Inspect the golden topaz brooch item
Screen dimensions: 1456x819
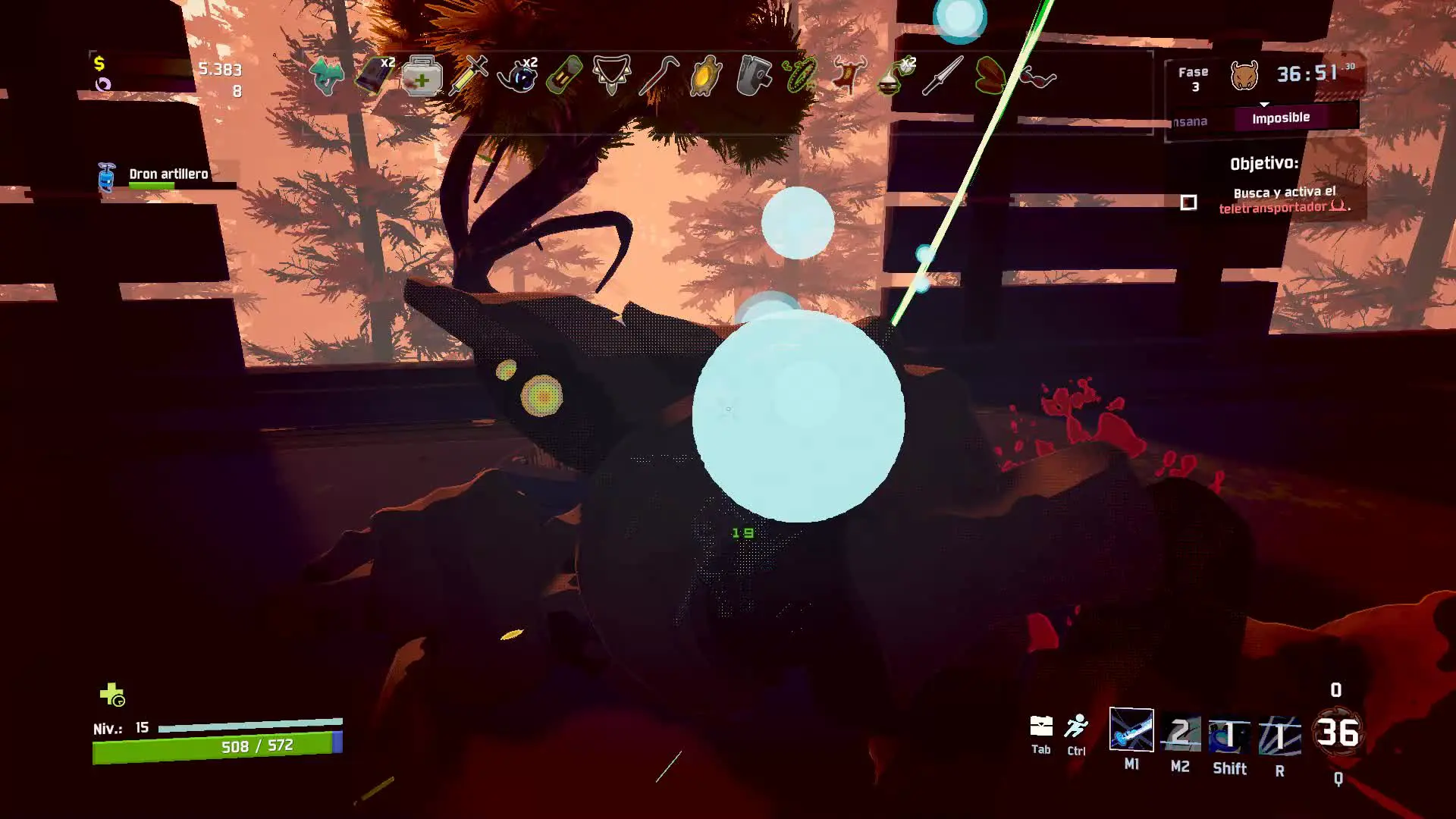pos(705,76)
